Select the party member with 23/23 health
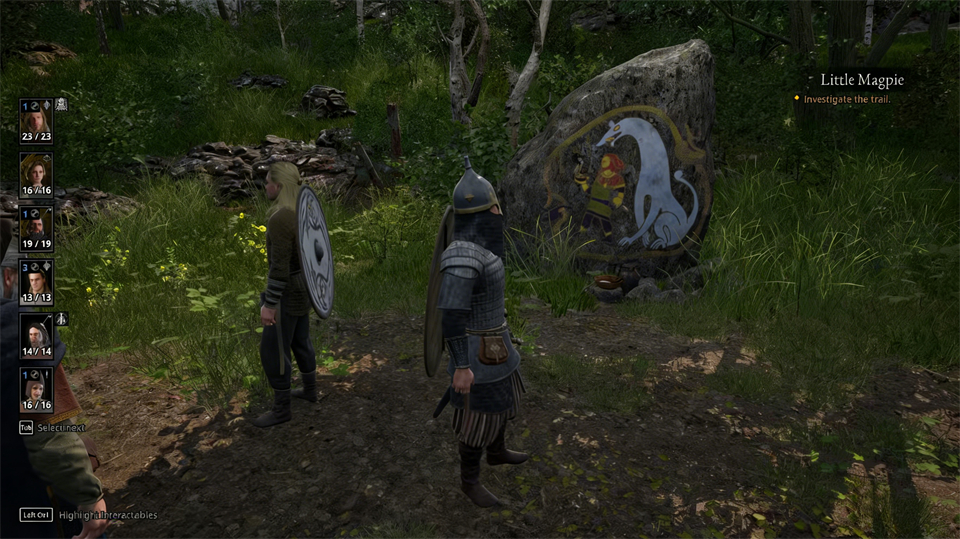The height and width of the screenshot is (539, 960). [36, 120]
